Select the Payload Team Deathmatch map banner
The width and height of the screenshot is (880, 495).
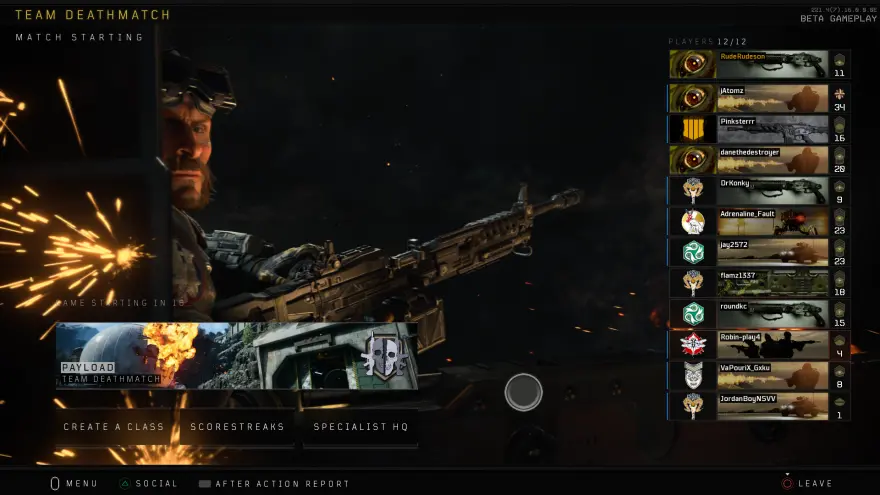pos(237,355)
